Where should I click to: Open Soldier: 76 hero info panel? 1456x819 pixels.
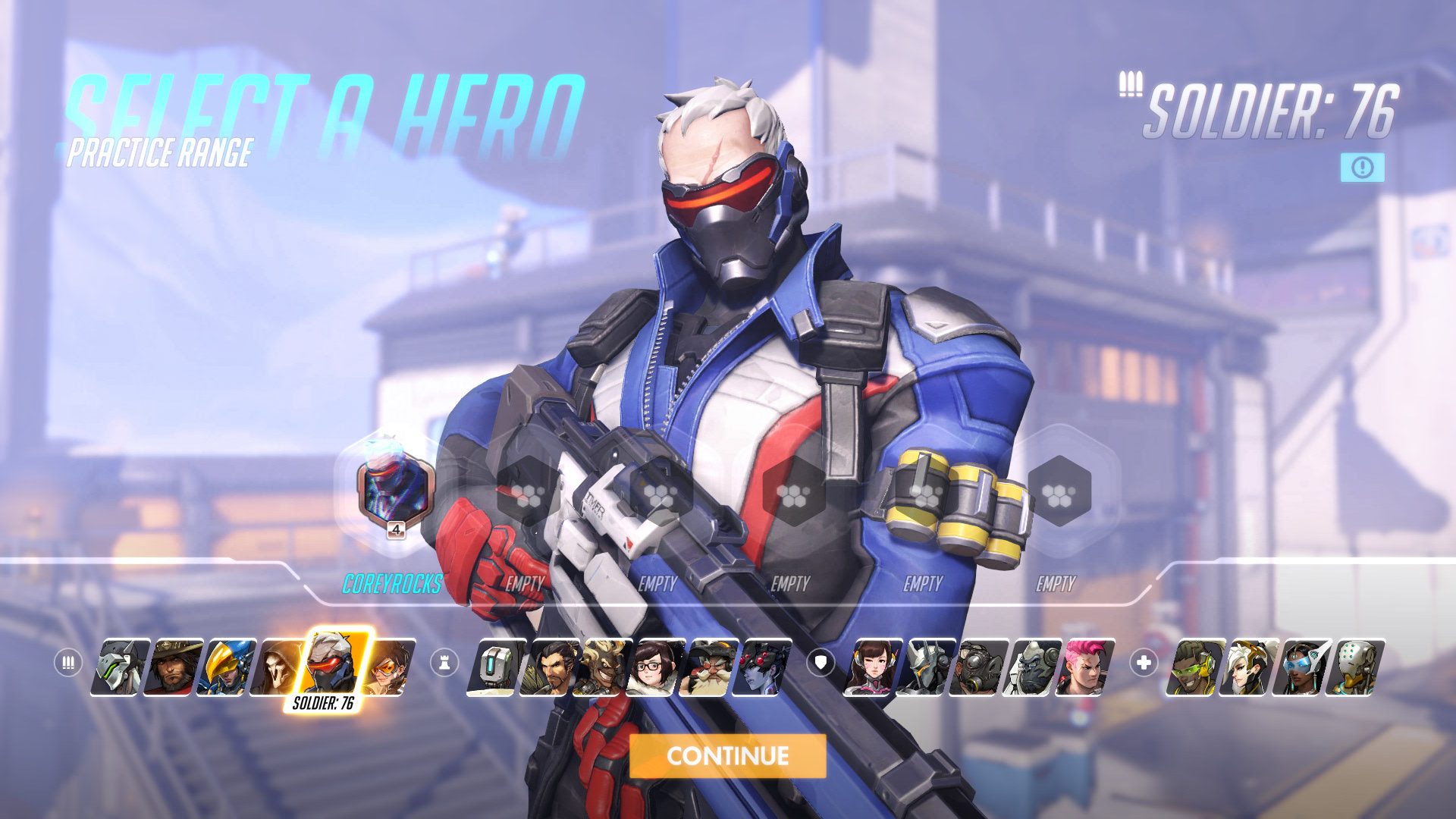click(1362, 168)
